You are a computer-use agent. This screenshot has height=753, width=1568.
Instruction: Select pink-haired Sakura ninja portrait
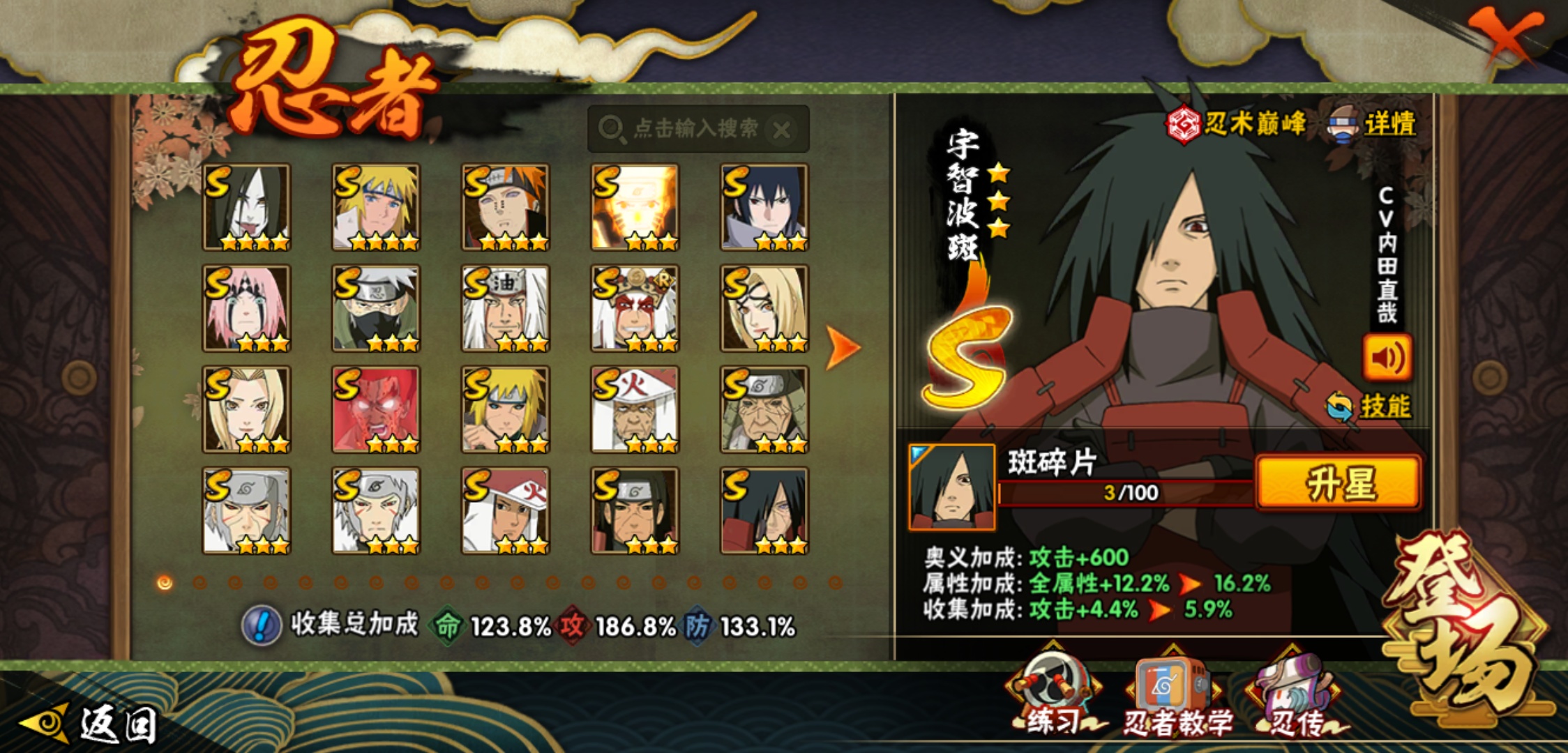coord(246,308)
